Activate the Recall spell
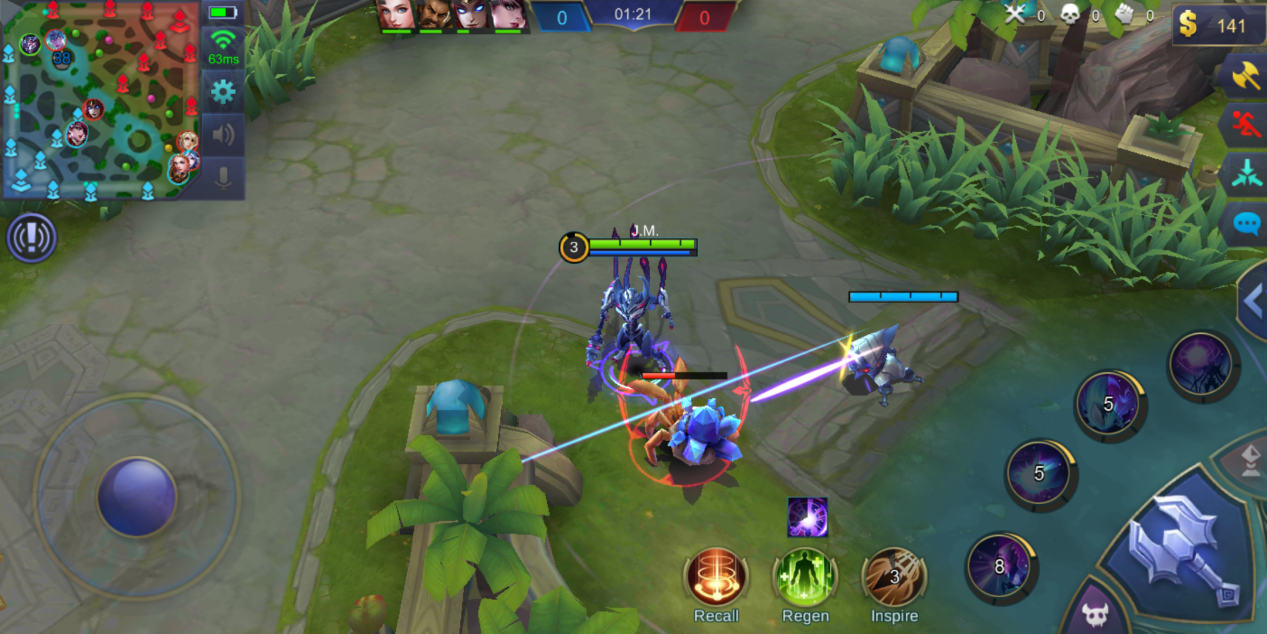Image resolution: width=1267 pixels, height=634 pixels. (716, 578)
